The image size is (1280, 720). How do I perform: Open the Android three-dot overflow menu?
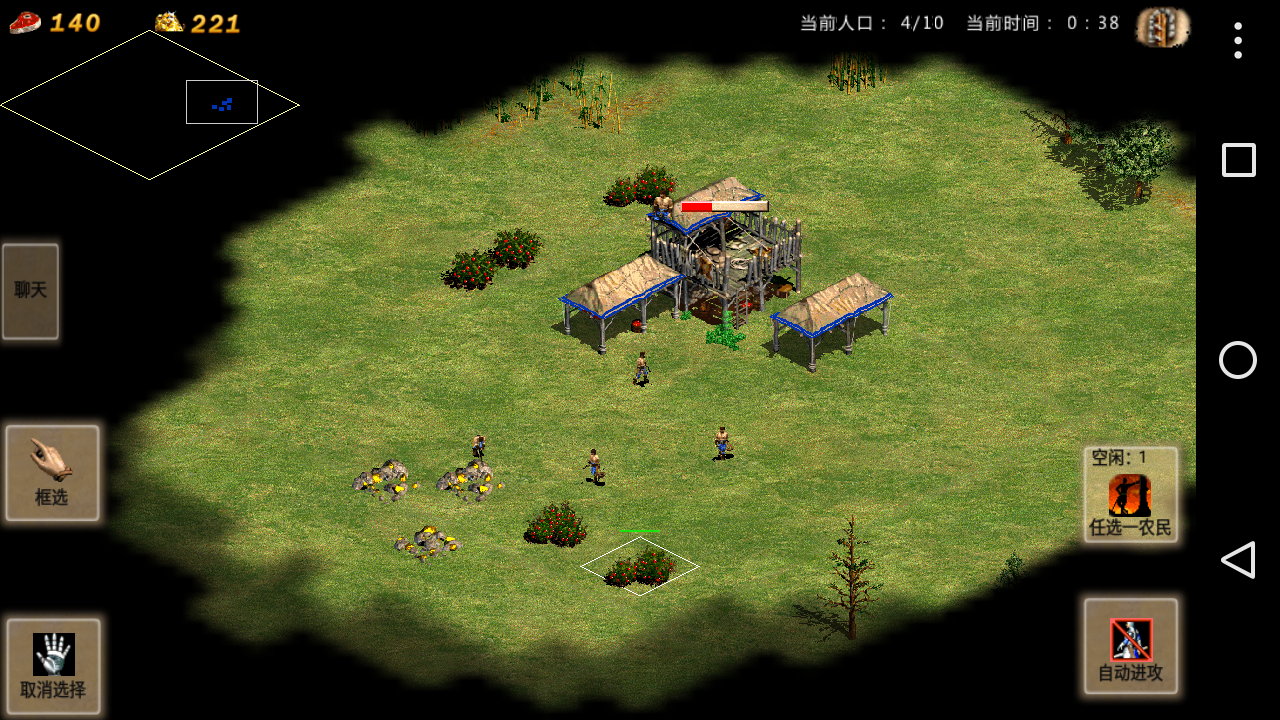1238,40
